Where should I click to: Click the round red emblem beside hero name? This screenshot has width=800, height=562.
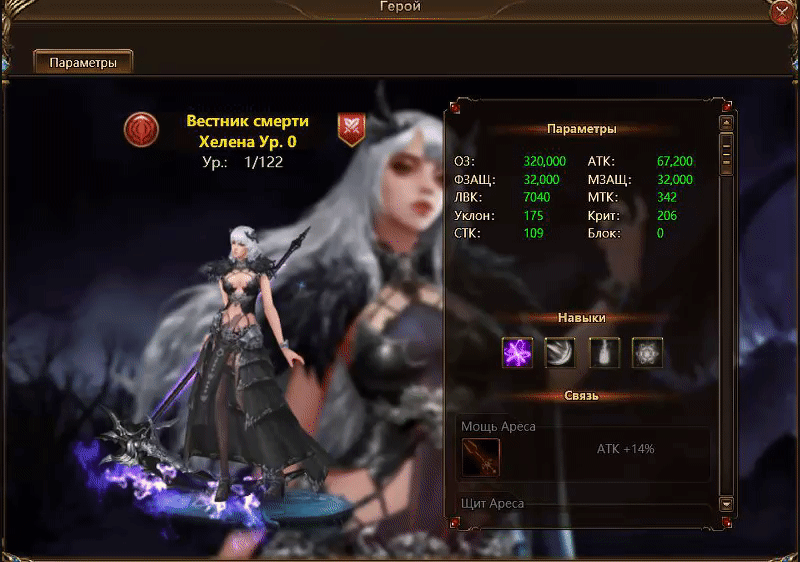[141, 129]
